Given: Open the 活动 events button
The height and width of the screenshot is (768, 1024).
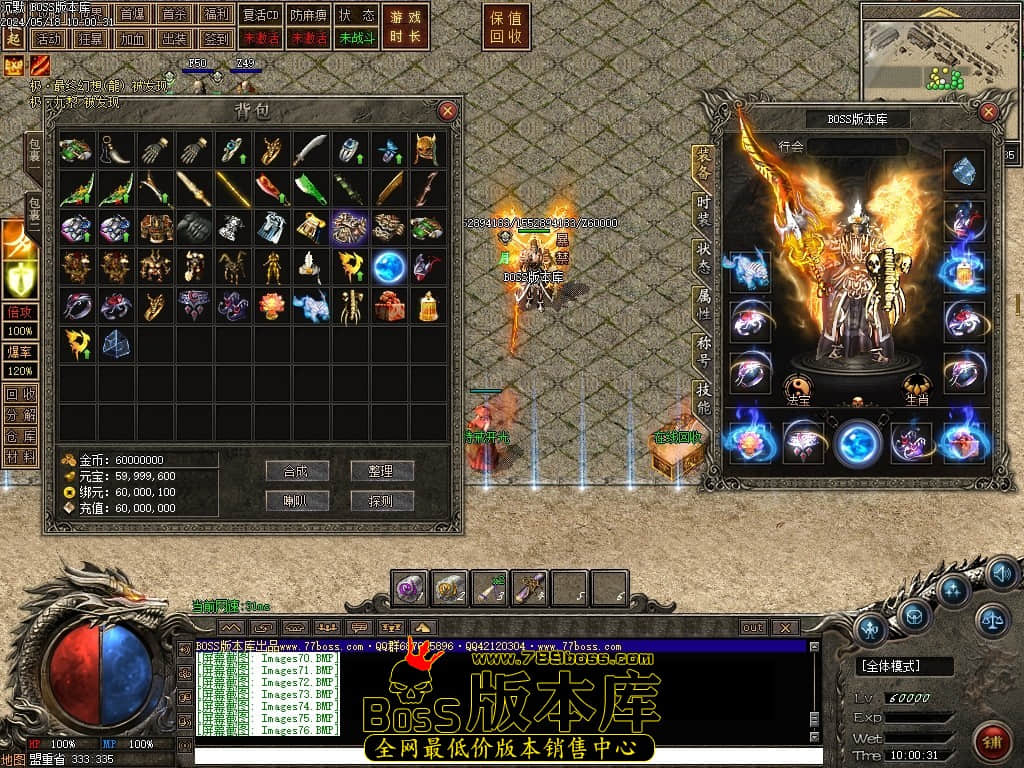Looking at the screenshot, I should (x=47, y=38).
